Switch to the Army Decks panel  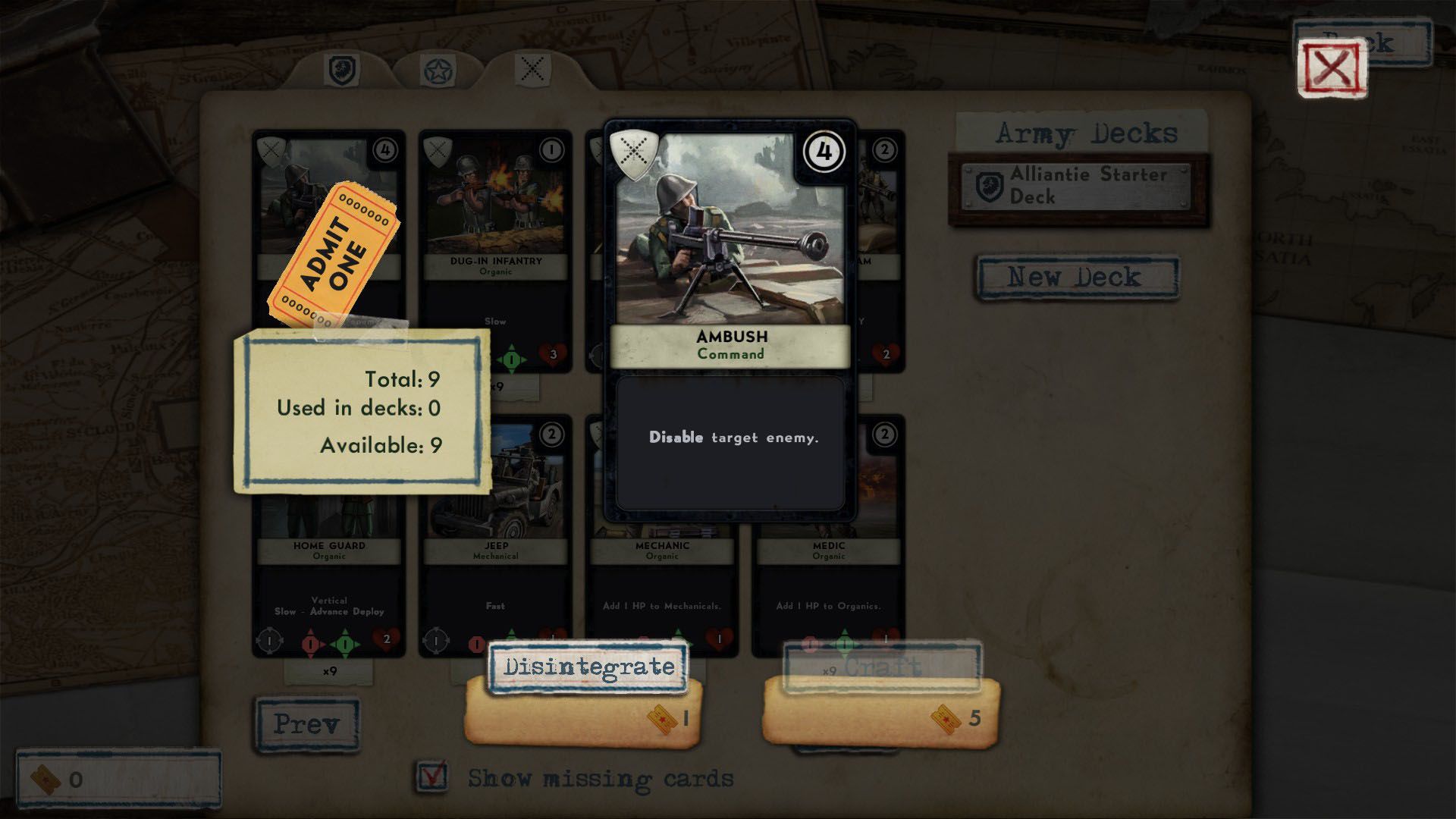(1086, 133)
